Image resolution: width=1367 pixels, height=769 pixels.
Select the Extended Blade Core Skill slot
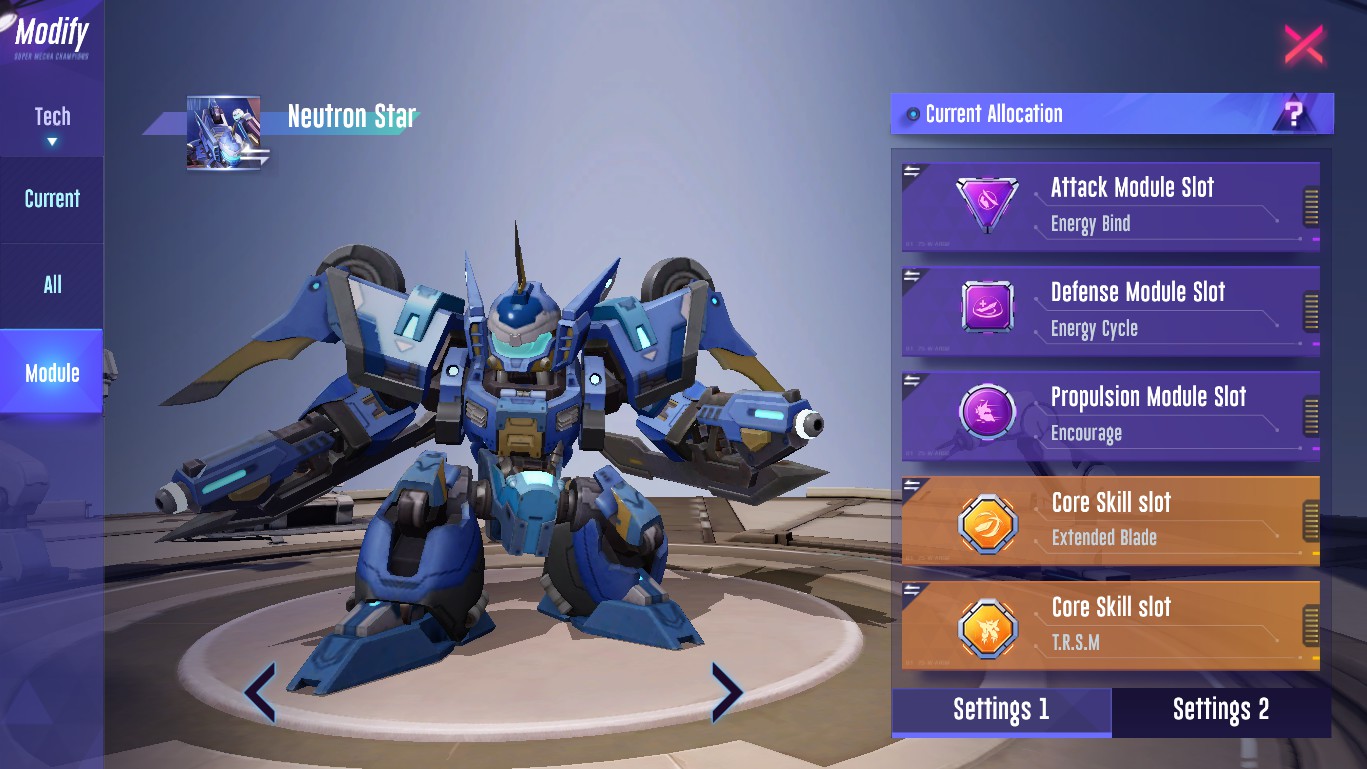click(1110, 519)
